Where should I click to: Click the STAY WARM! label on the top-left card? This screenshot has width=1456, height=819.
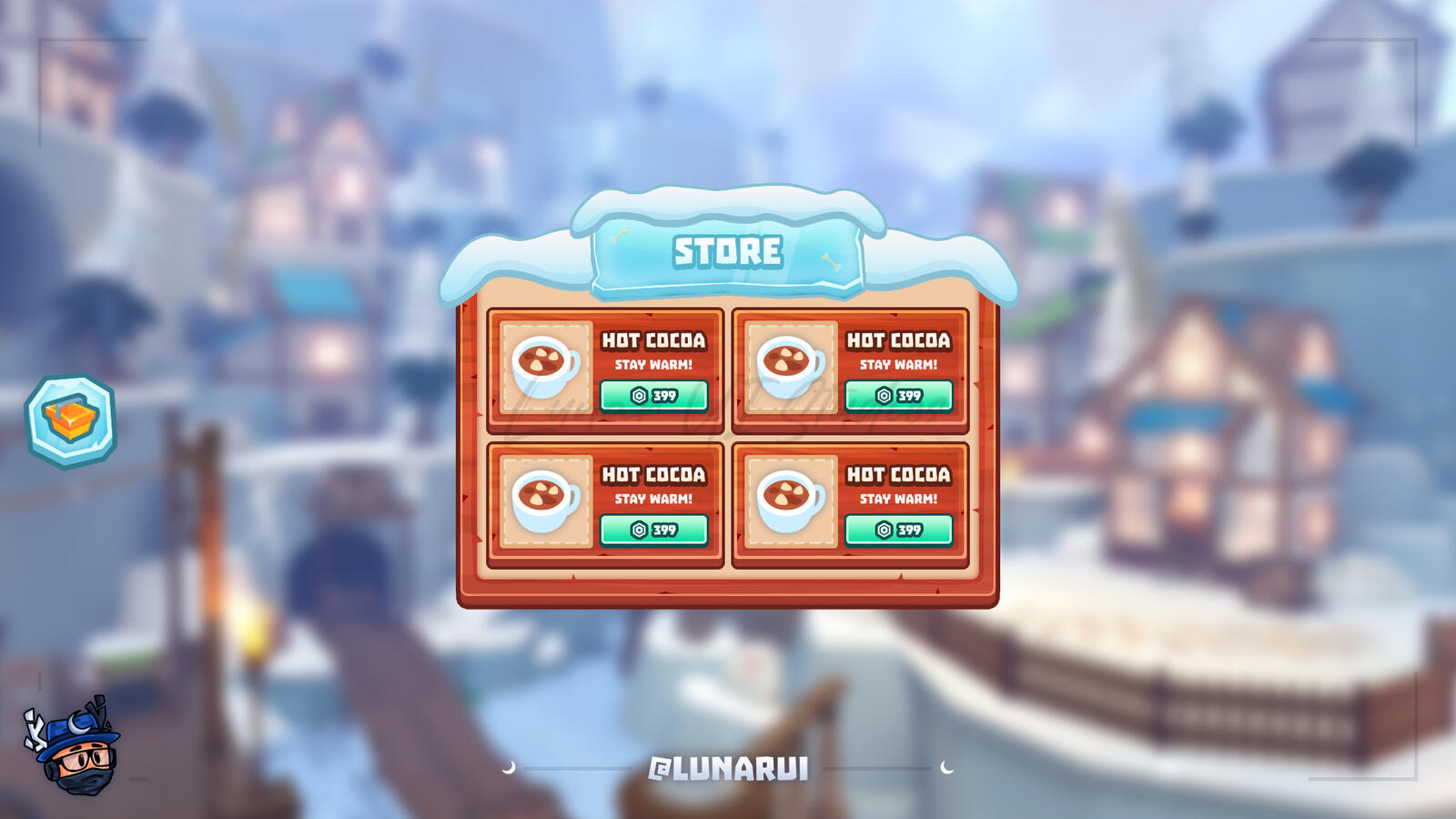[x=653, y=365]
